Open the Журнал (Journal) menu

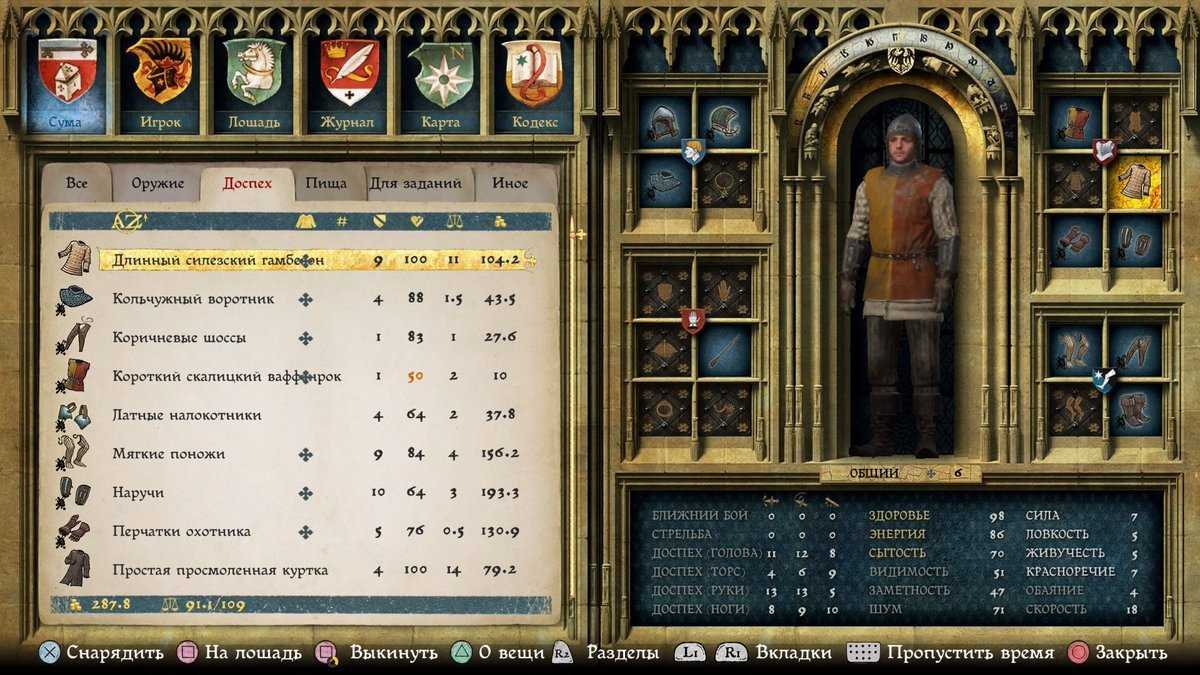(x=349, y=84)
